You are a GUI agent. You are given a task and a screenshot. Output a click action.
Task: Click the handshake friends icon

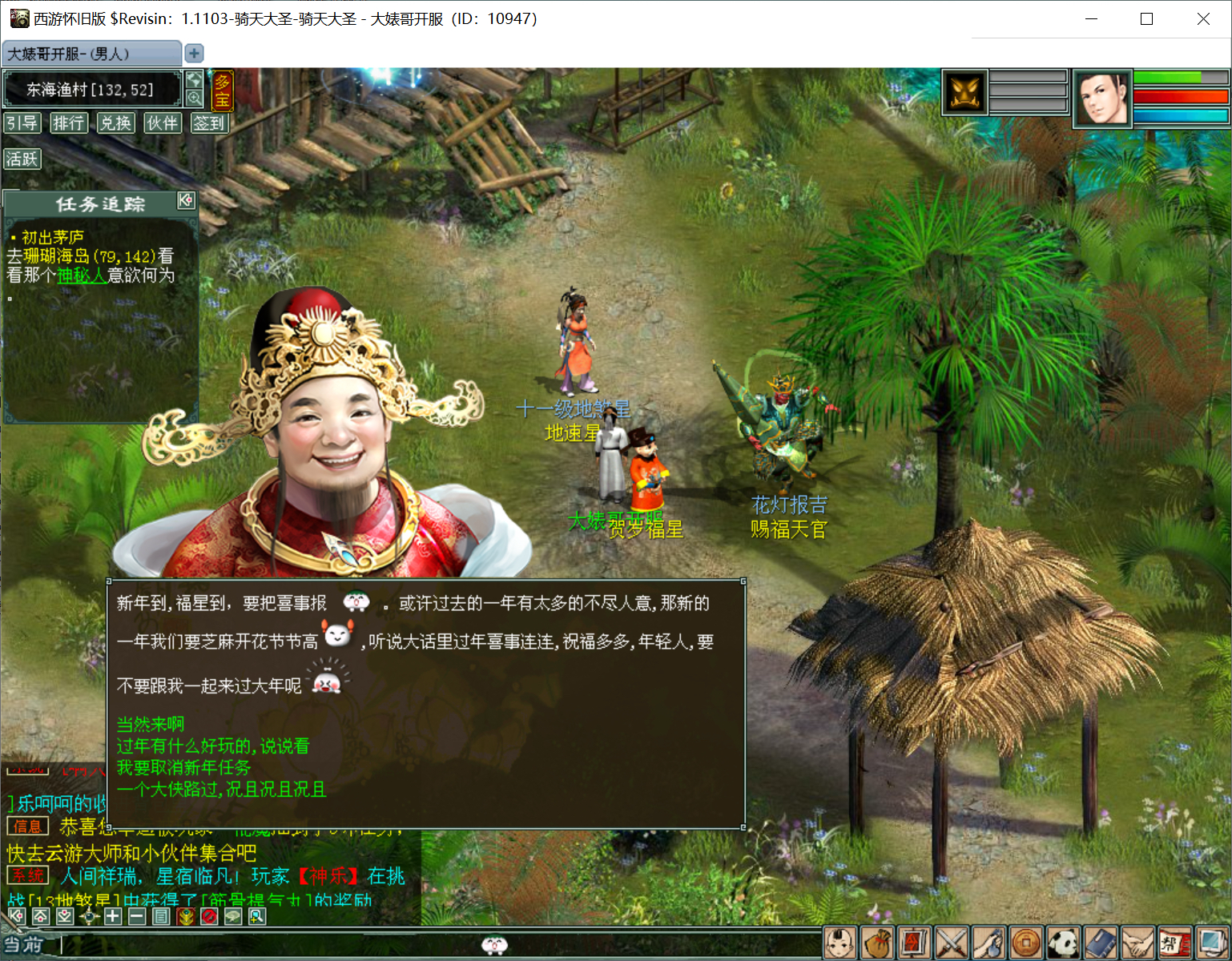pos(1139,941)
